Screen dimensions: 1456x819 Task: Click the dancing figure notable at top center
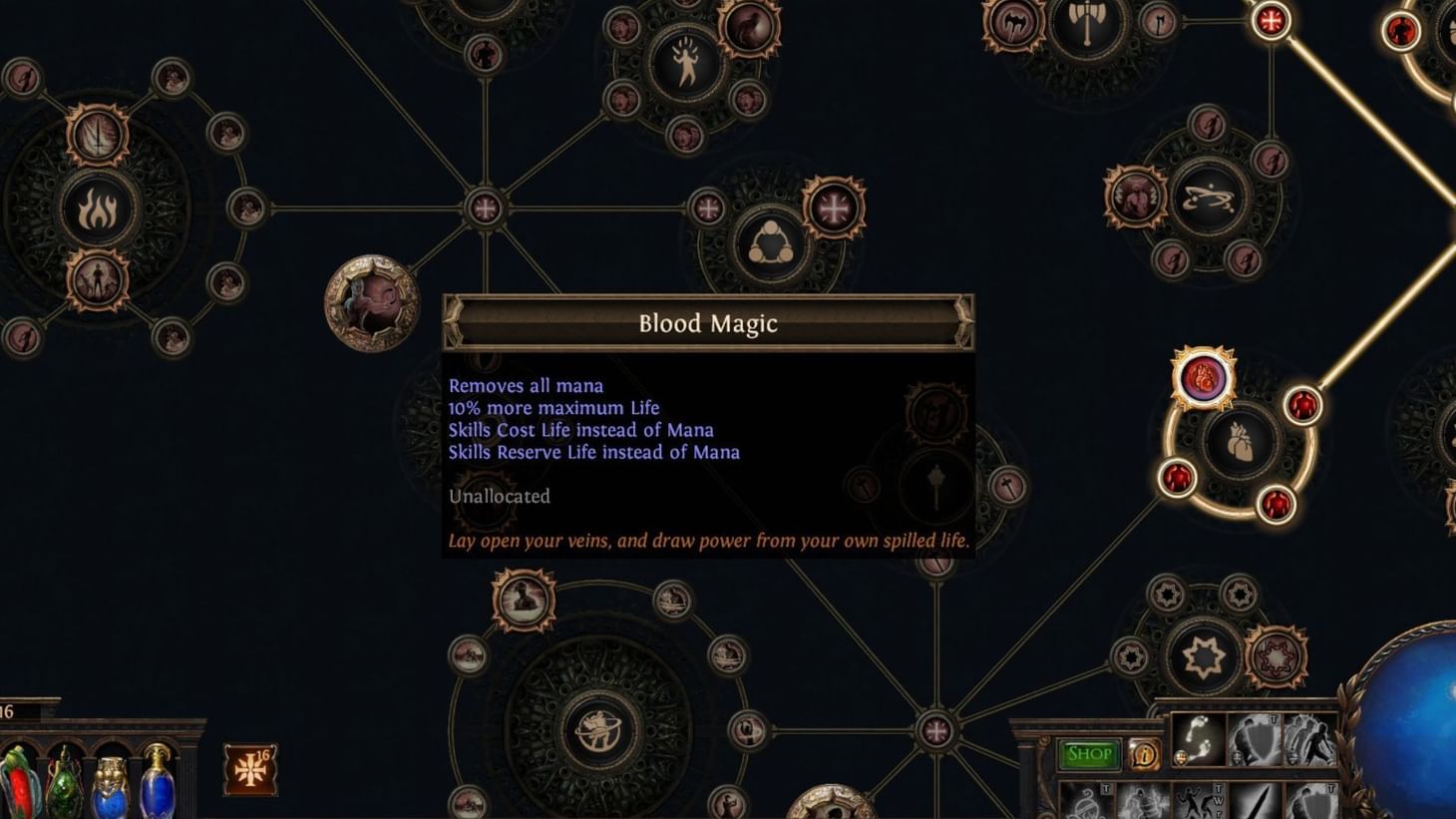[687, 62]
